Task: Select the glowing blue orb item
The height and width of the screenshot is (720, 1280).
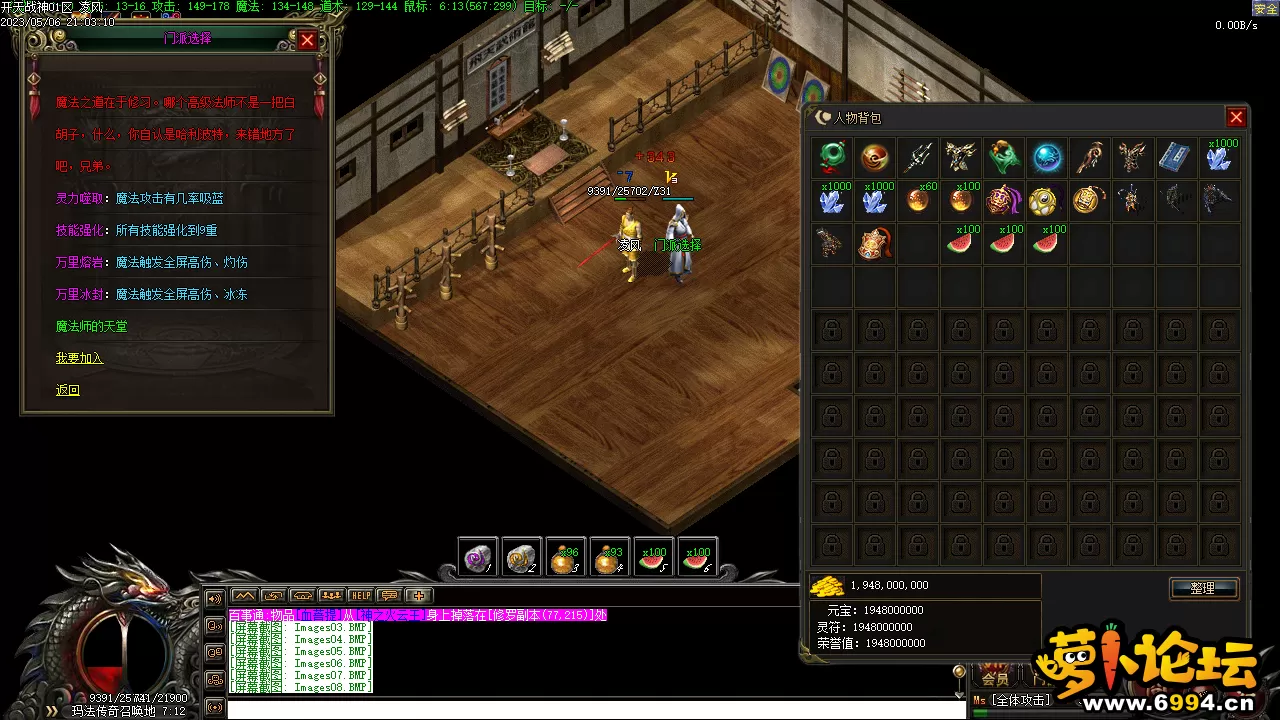Action: coord(1047,157)
